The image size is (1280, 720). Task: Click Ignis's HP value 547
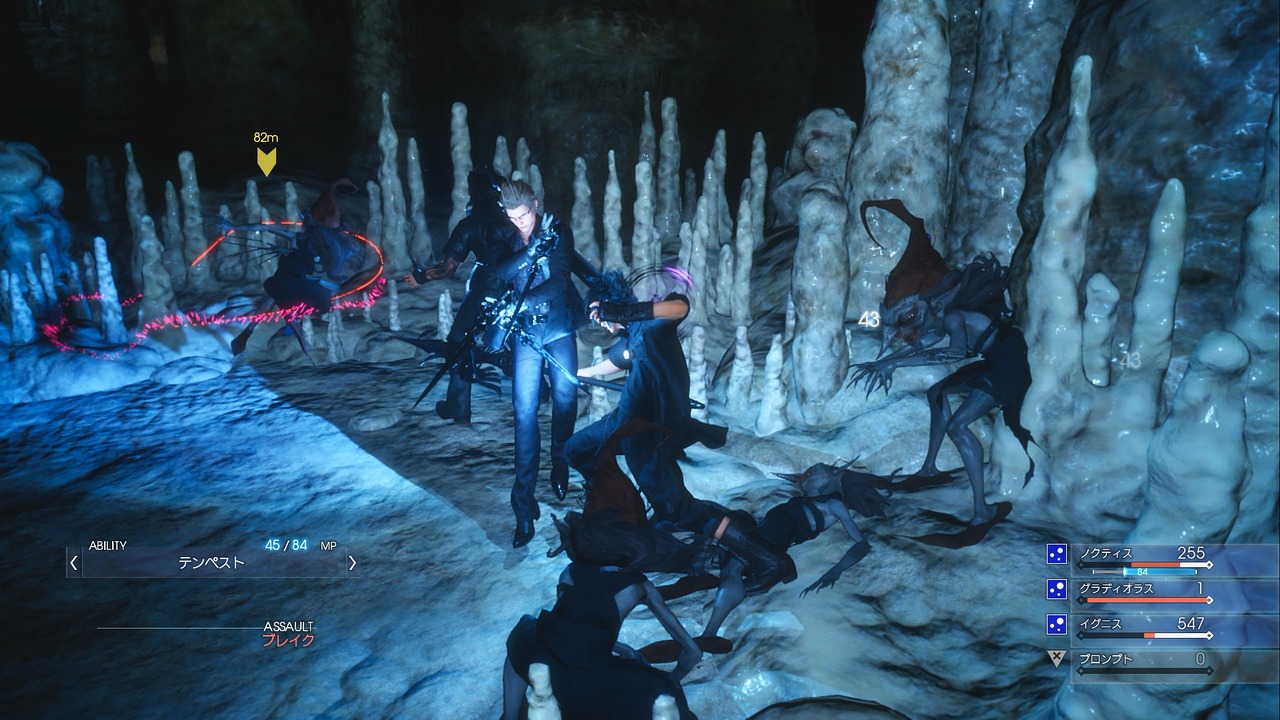[1190, 623]
